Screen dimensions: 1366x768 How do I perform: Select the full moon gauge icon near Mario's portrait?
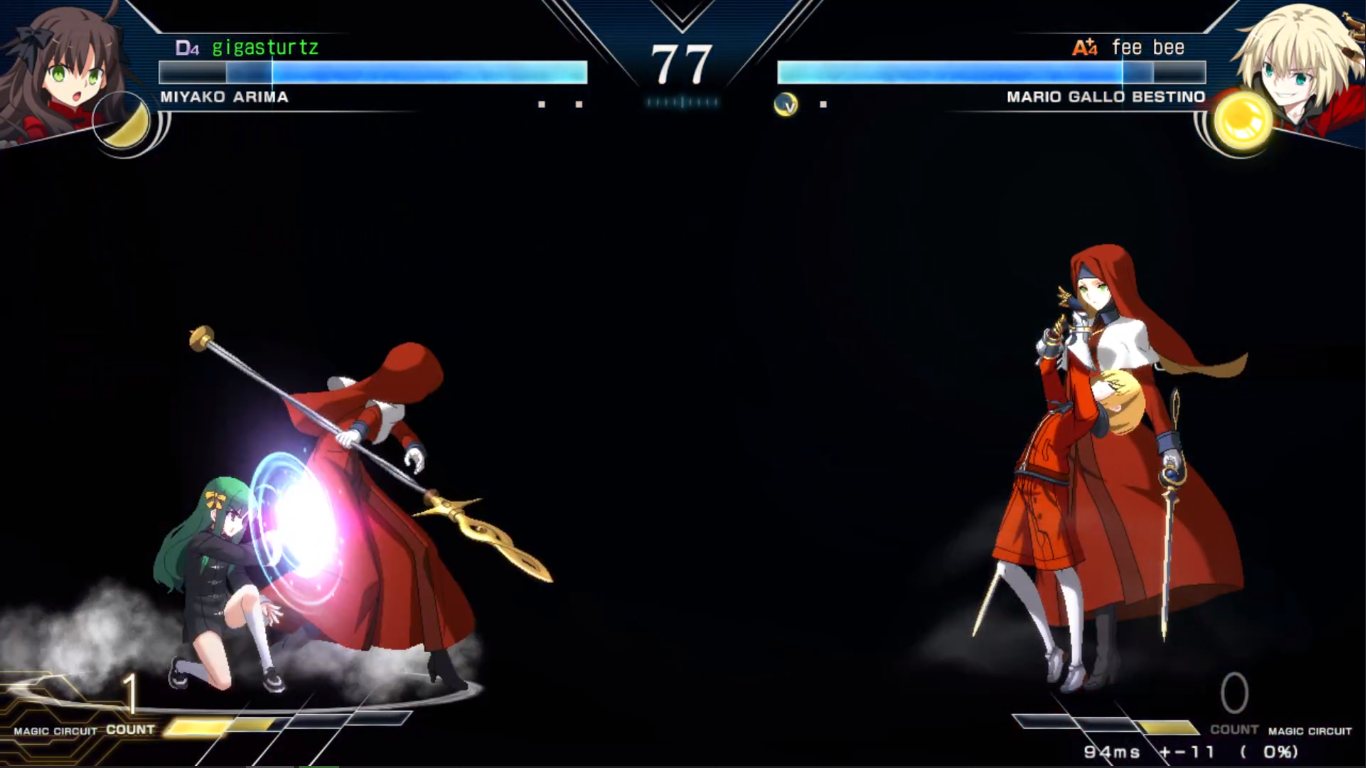(1243, 122)
